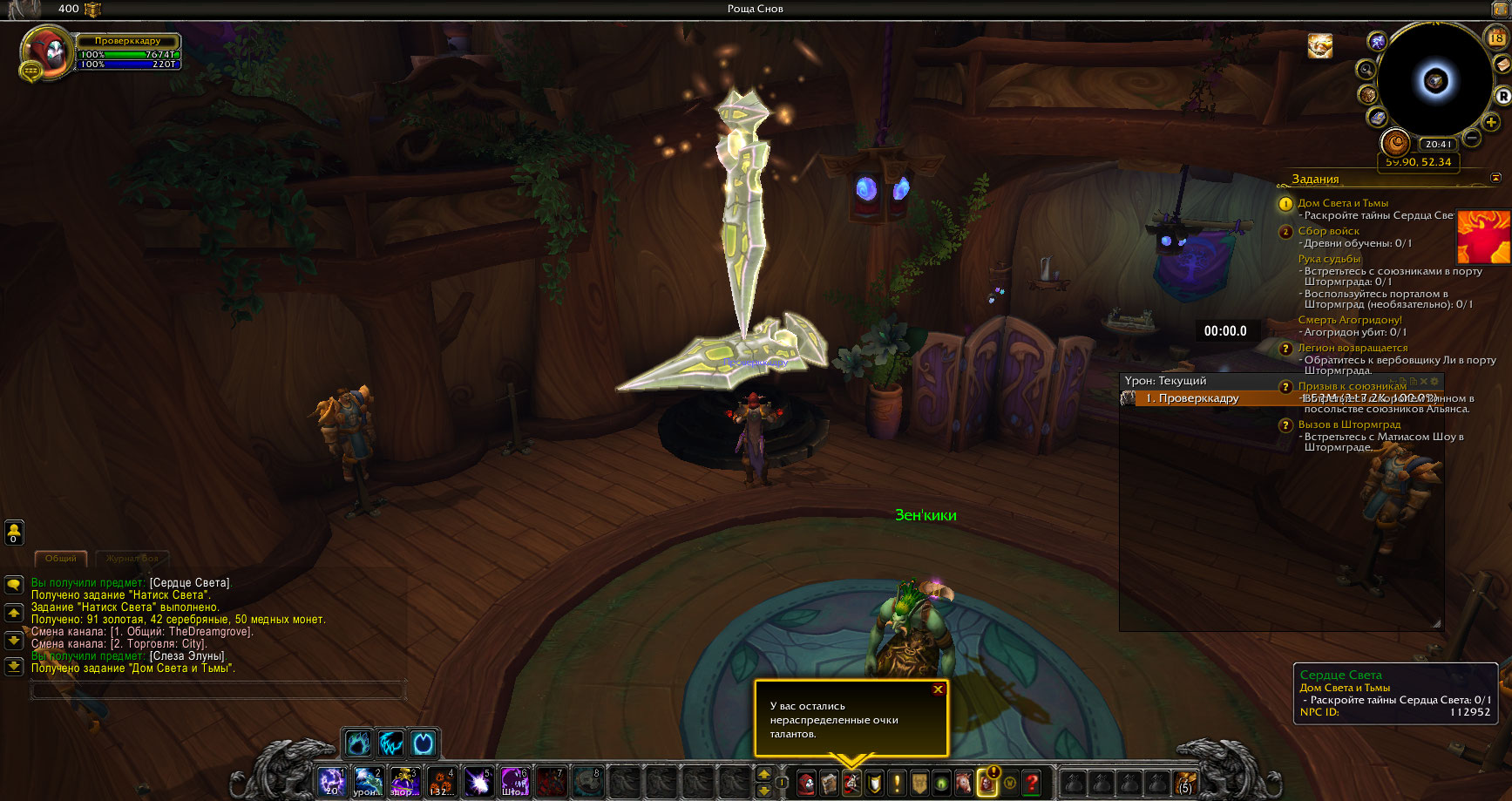Click the magnifying glass tracking button
Image resolution: width=1512 pixels, height=801 pixels.
[x=1366, y=70]
